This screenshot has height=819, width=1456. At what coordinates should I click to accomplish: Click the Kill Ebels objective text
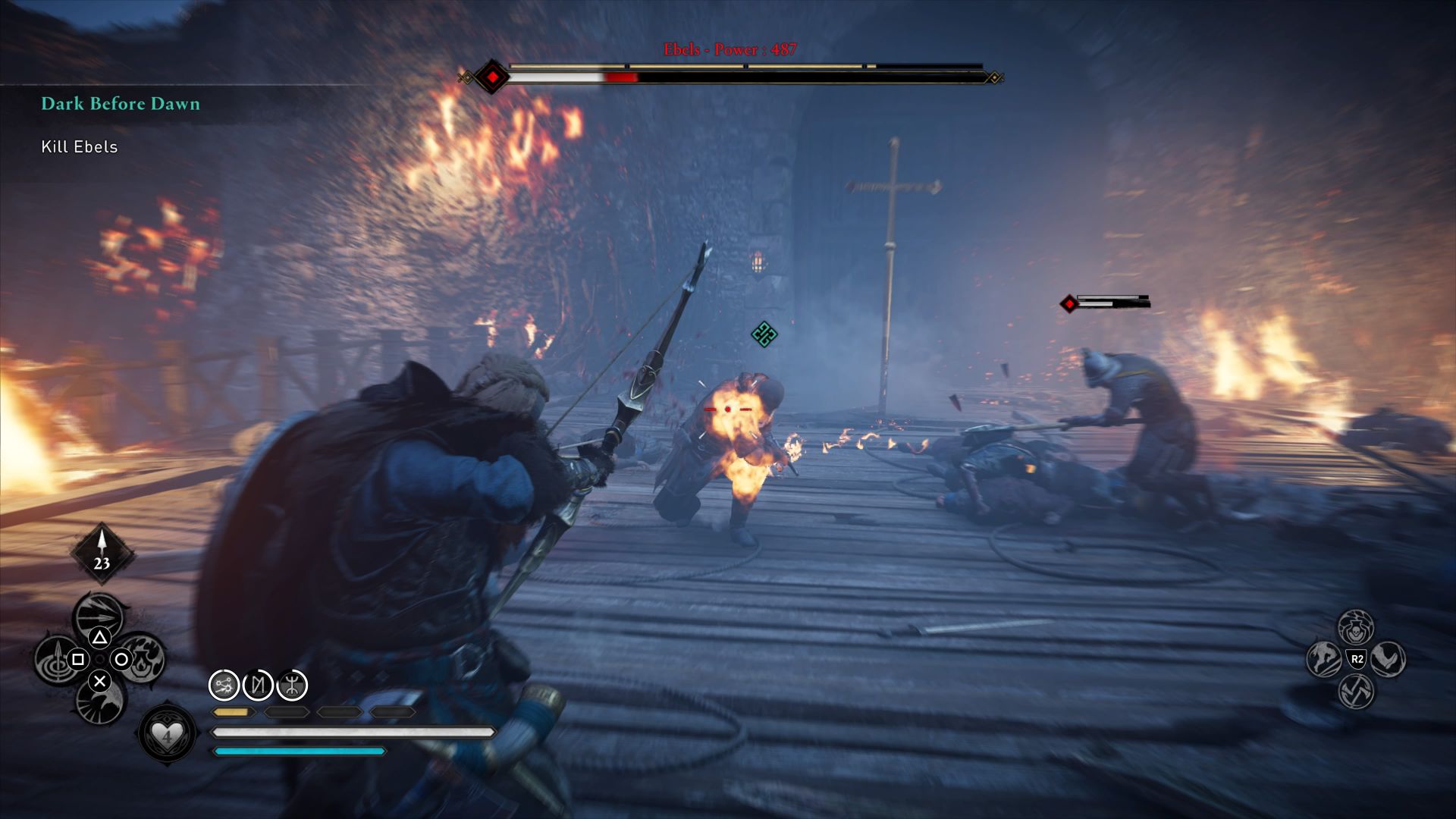tap(79, 146)
